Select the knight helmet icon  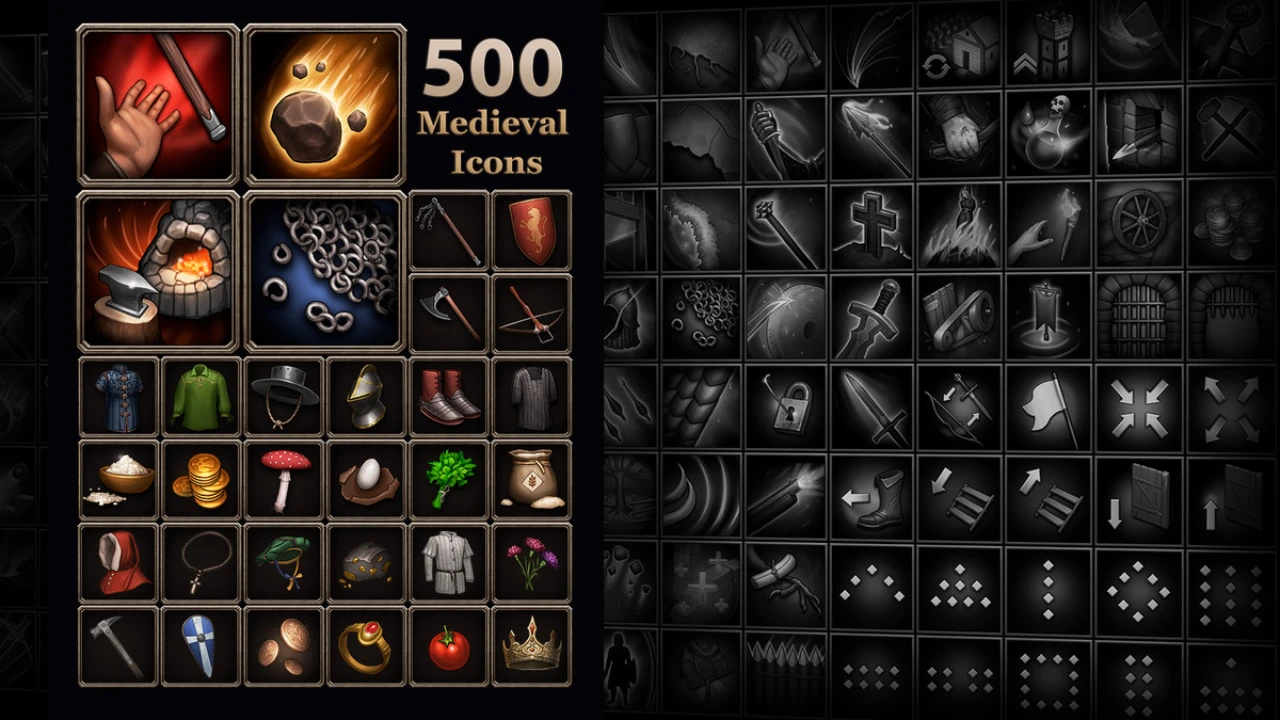click(367, 397)
